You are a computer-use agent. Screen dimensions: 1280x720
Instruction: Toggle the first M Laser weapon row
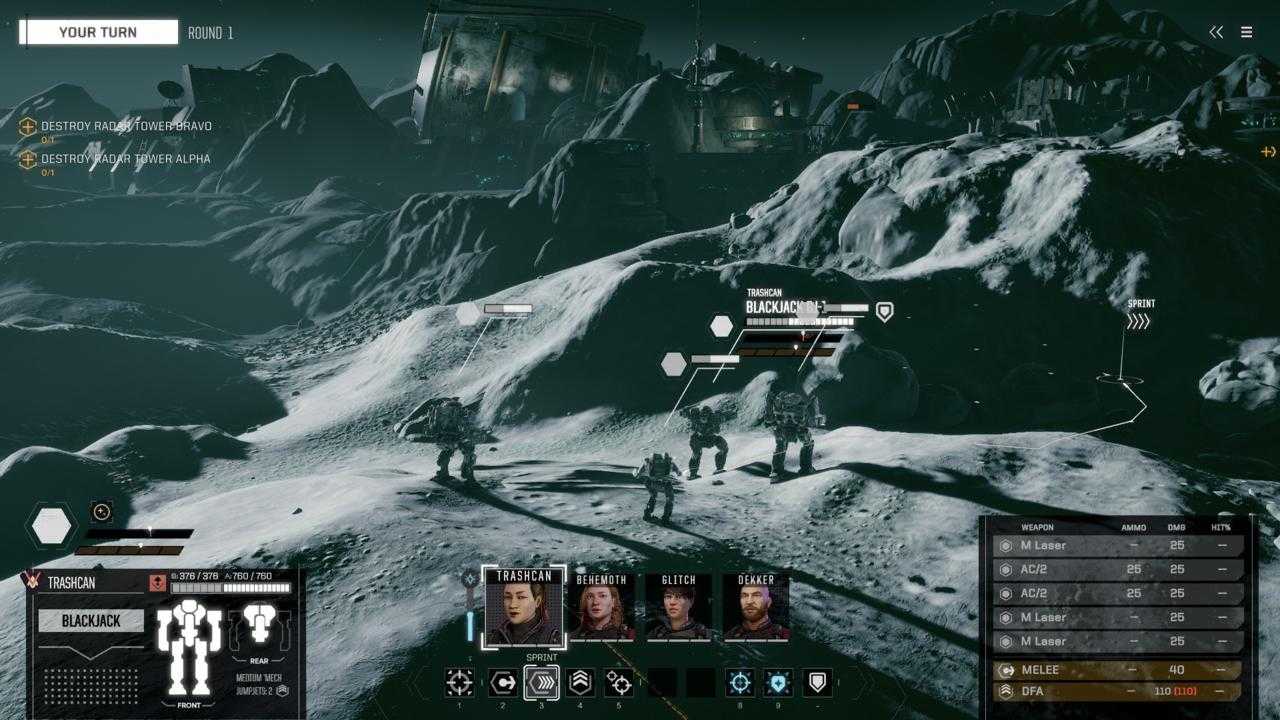pyautogui.click(x=1120, y=546)
